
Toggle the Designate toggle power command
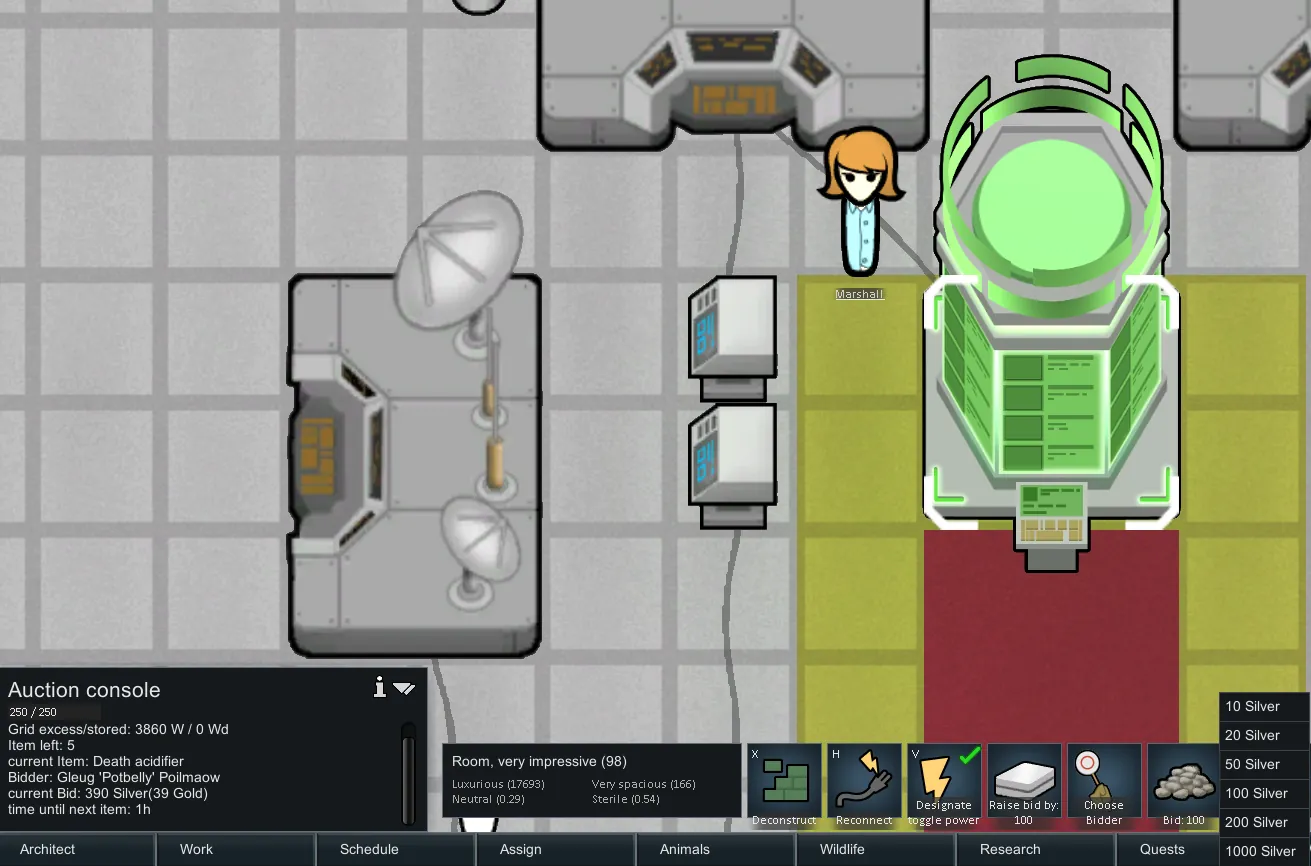944,786
